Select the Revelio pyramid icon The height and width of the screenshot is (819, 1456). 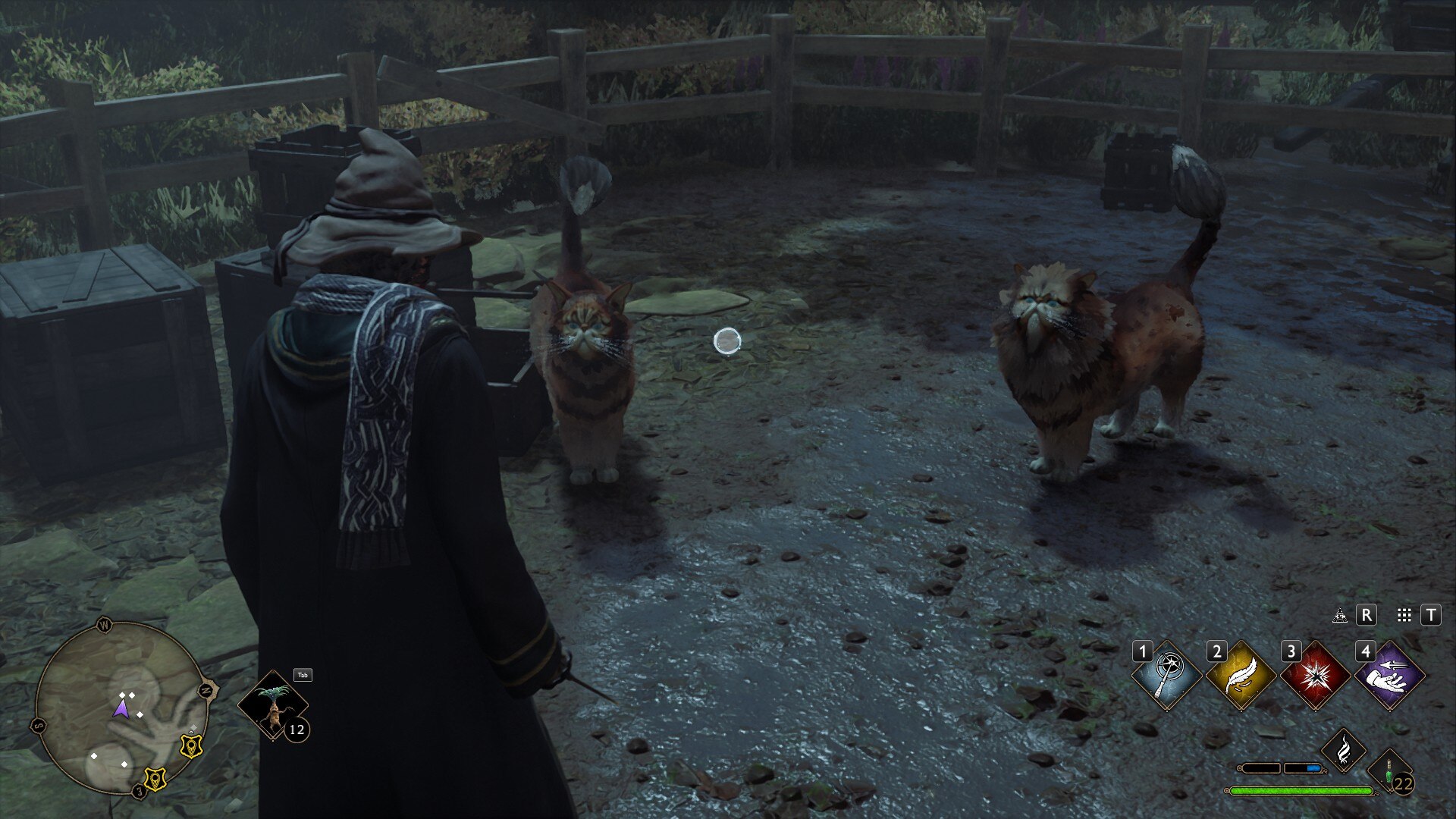tap(1340, 615)
